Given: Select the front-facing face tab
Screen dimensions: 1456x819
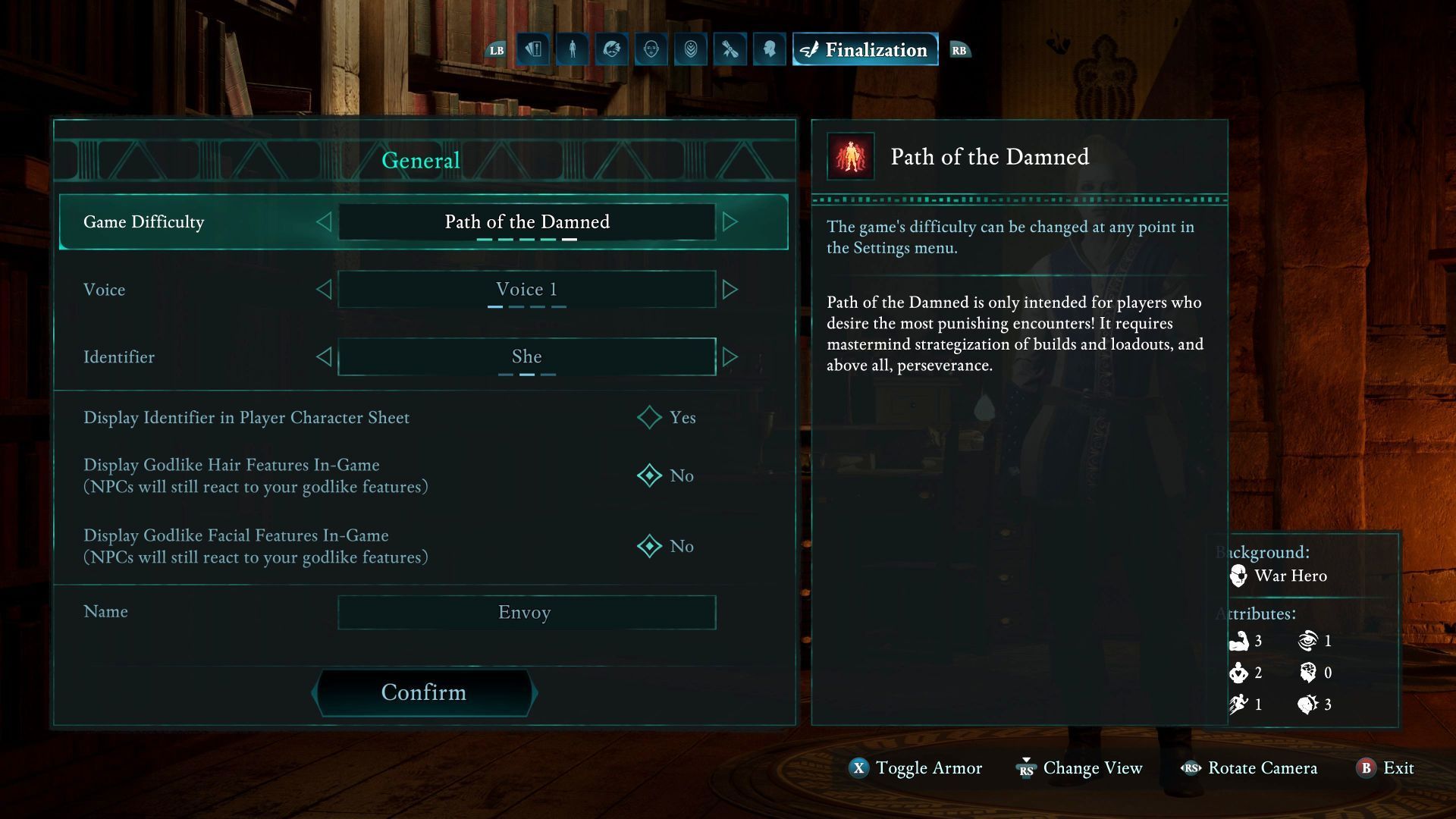Looking at the screenshot, I should point(651,49).
